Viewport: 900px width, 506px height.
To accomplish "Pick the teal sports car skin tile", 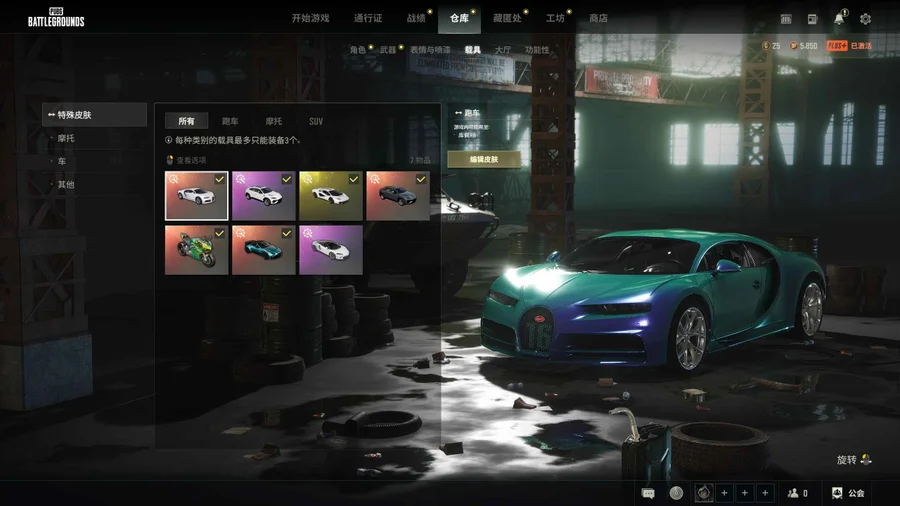I will click(263, 249).
